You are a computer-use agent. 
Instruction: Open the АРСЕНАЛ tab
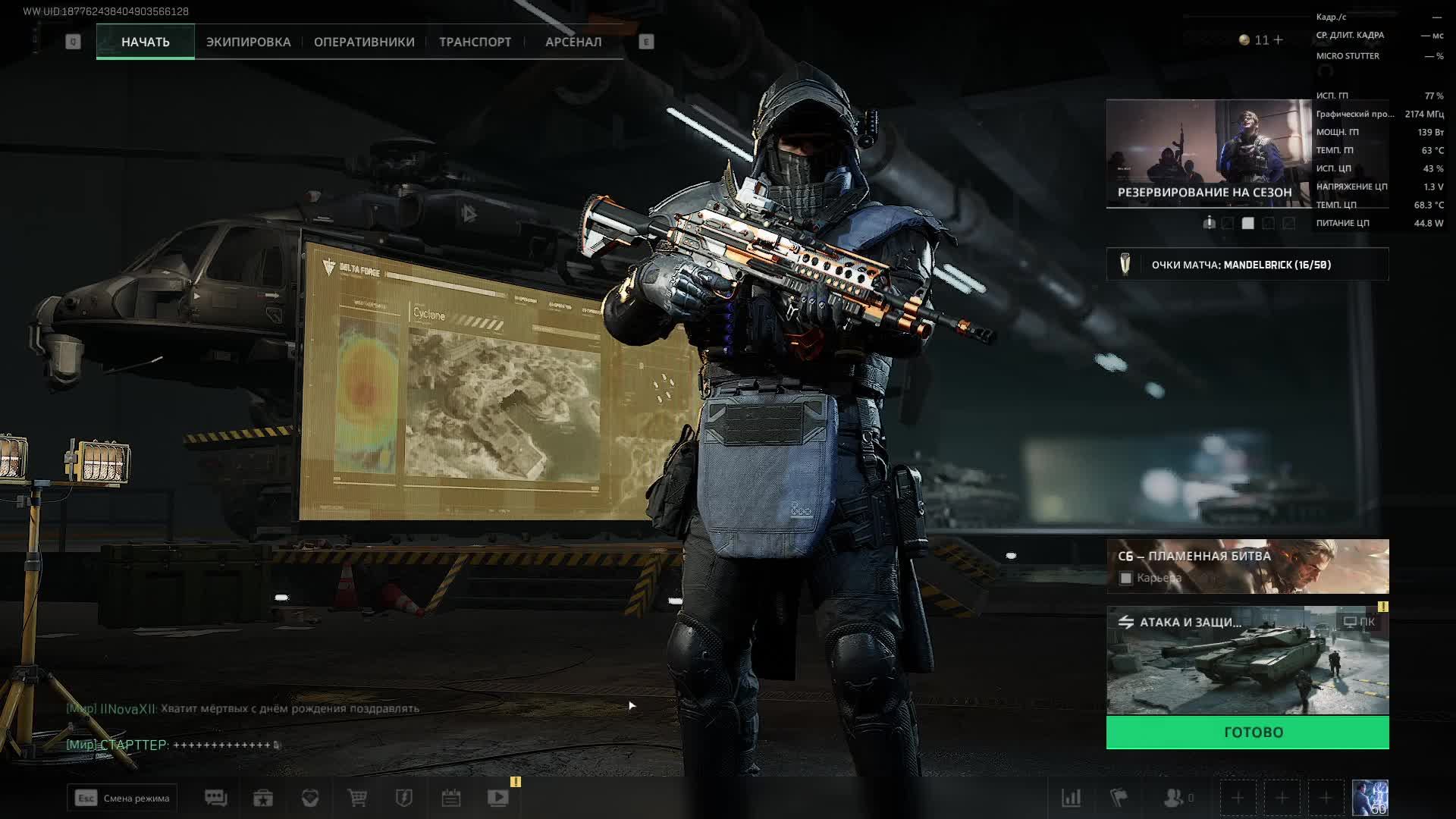pos(573,42)
